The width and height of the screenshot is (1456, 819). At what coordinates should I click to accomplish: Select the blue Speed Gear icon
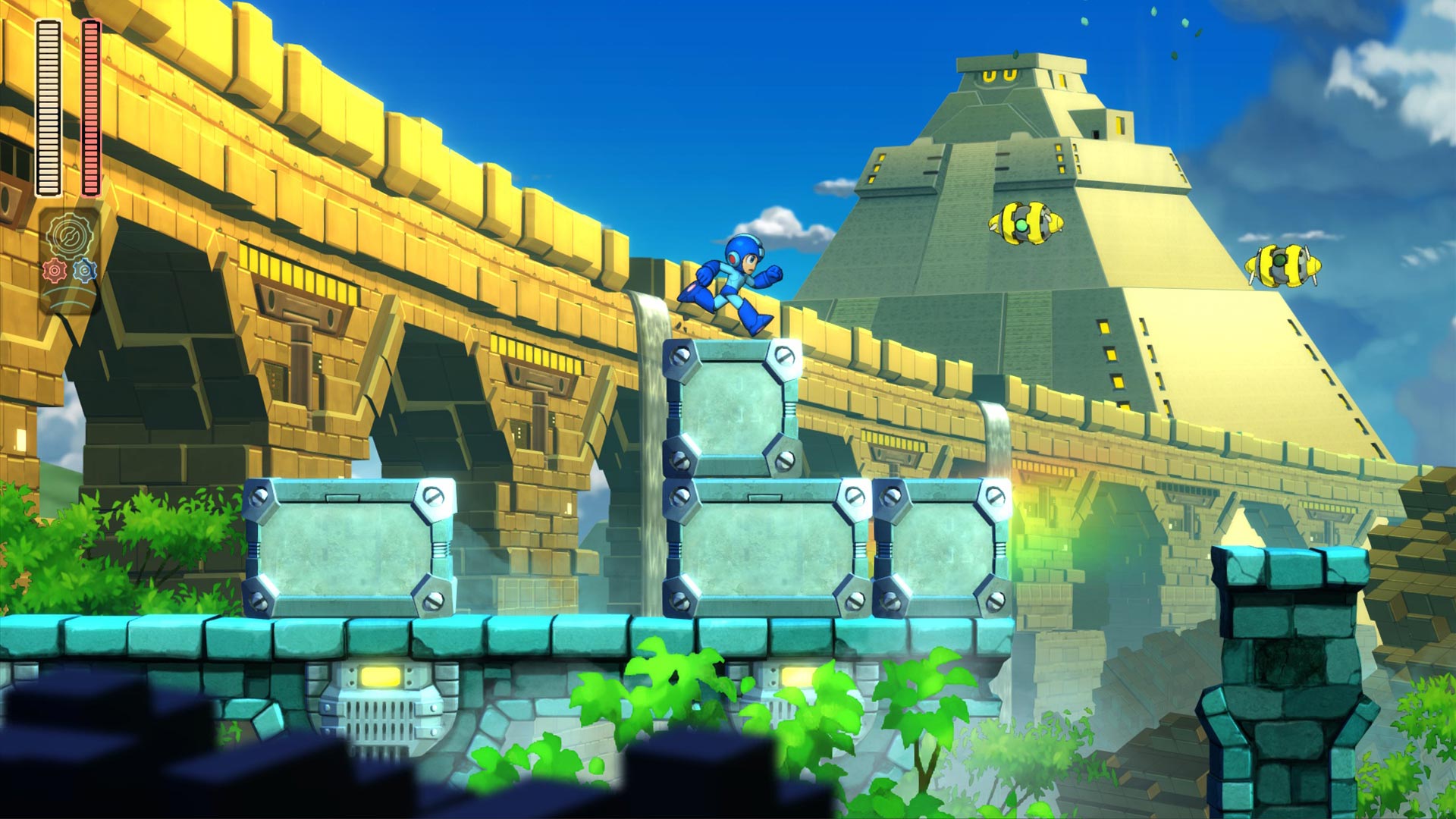(86, 271)
